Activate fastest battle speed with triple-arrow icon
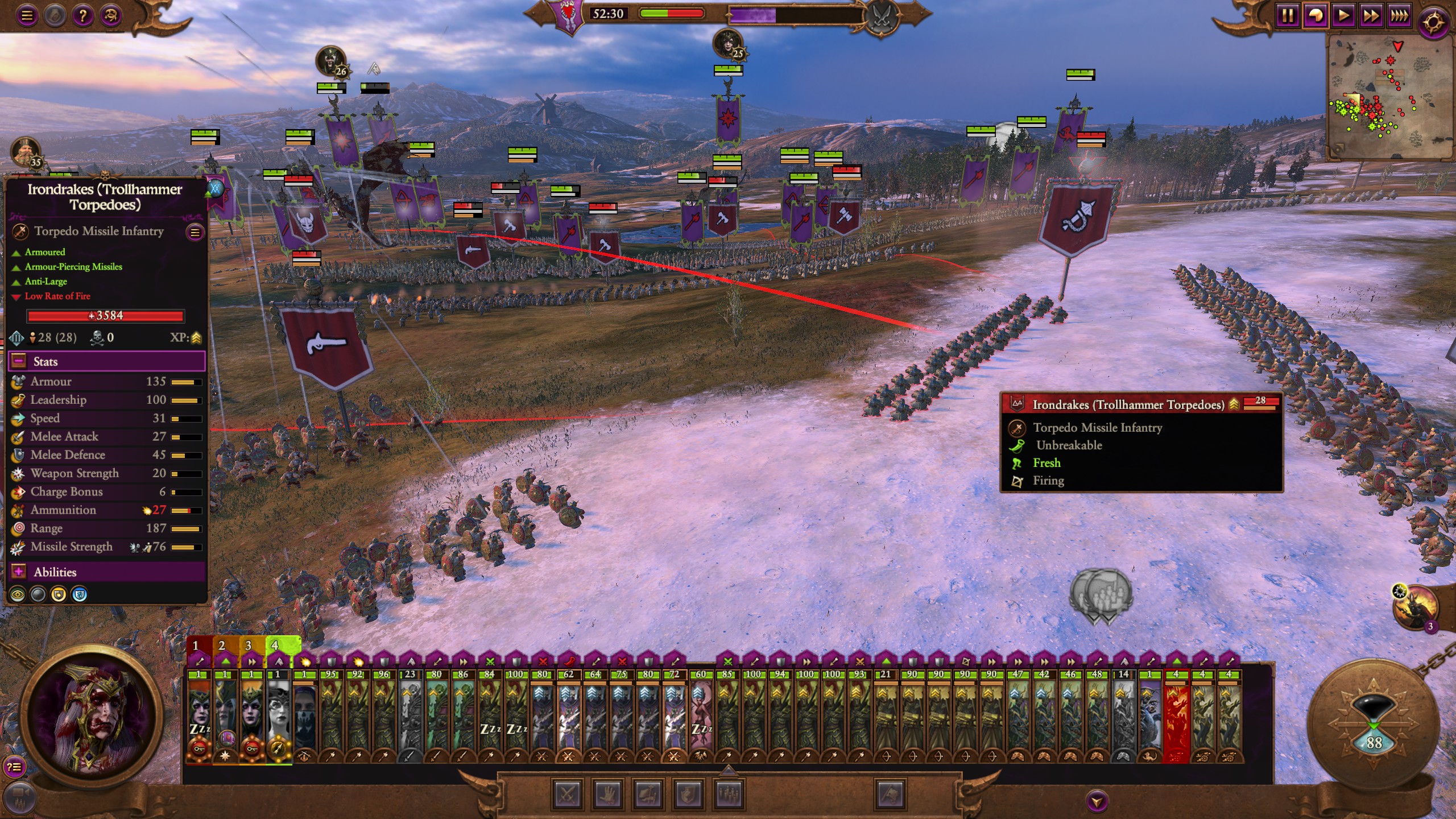Screen dimensions: 1456x819 [1400, 15]
